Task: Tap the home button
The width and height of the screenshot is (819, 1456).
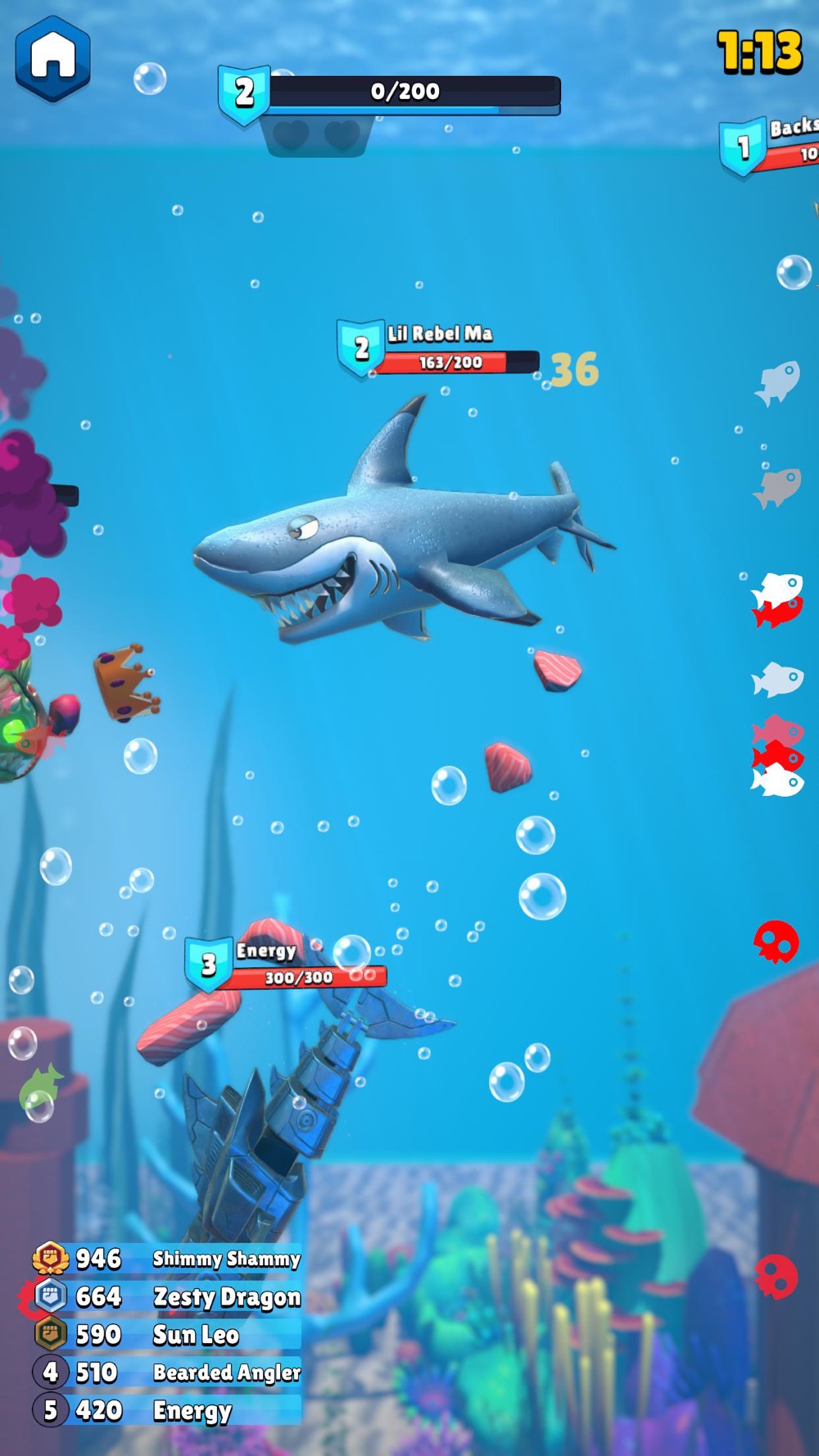Action: point(52,58)
